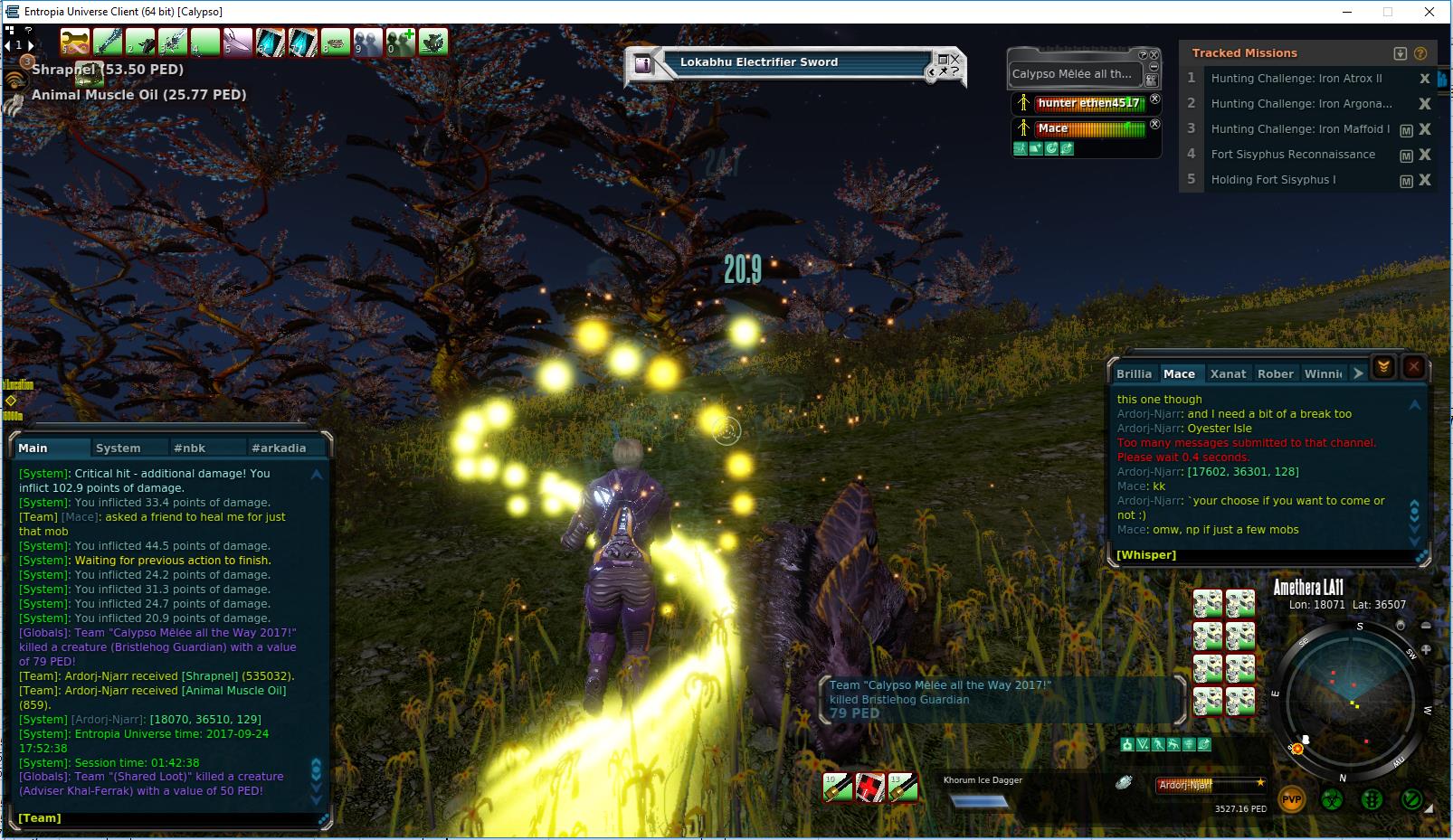Screen dimensions: 1453x840
Task: Use the two-hooded-figures icon in slot 9
Action: tap(368, 42)
